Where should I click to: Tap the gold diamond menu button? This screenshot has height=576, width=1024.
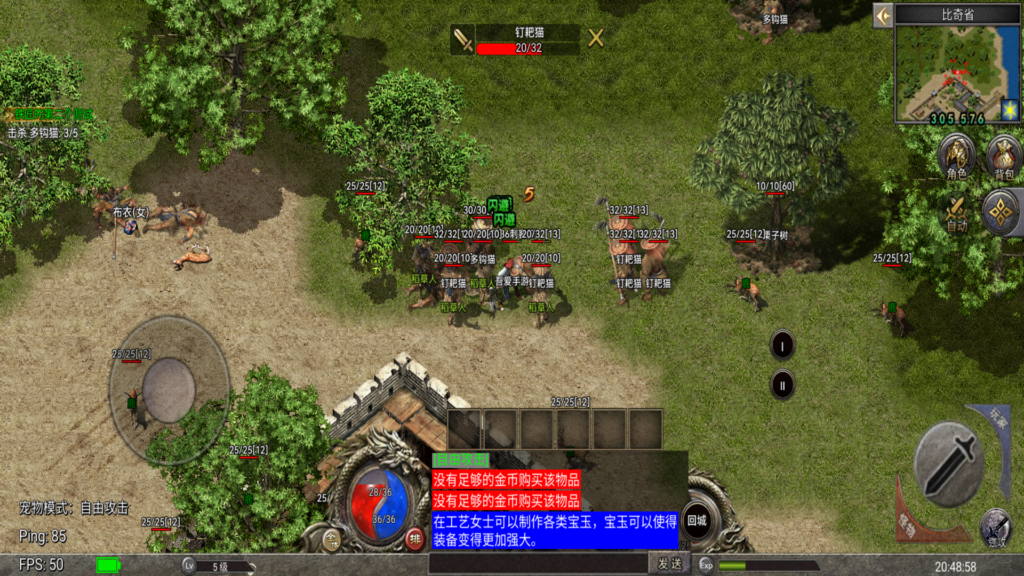[1000, 211]
